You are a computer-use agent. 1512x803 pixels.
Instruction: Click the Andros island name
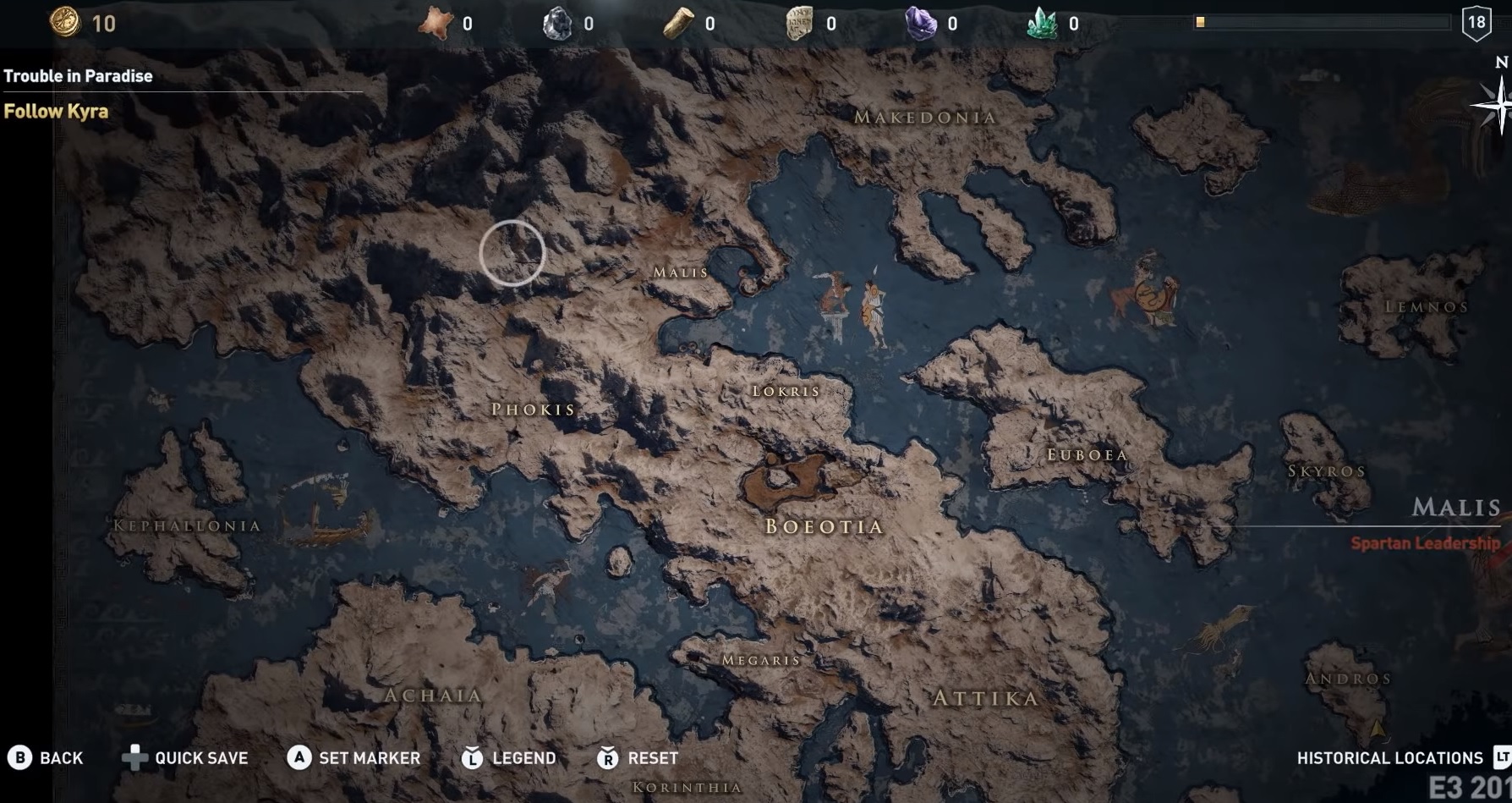(1348, 679)
